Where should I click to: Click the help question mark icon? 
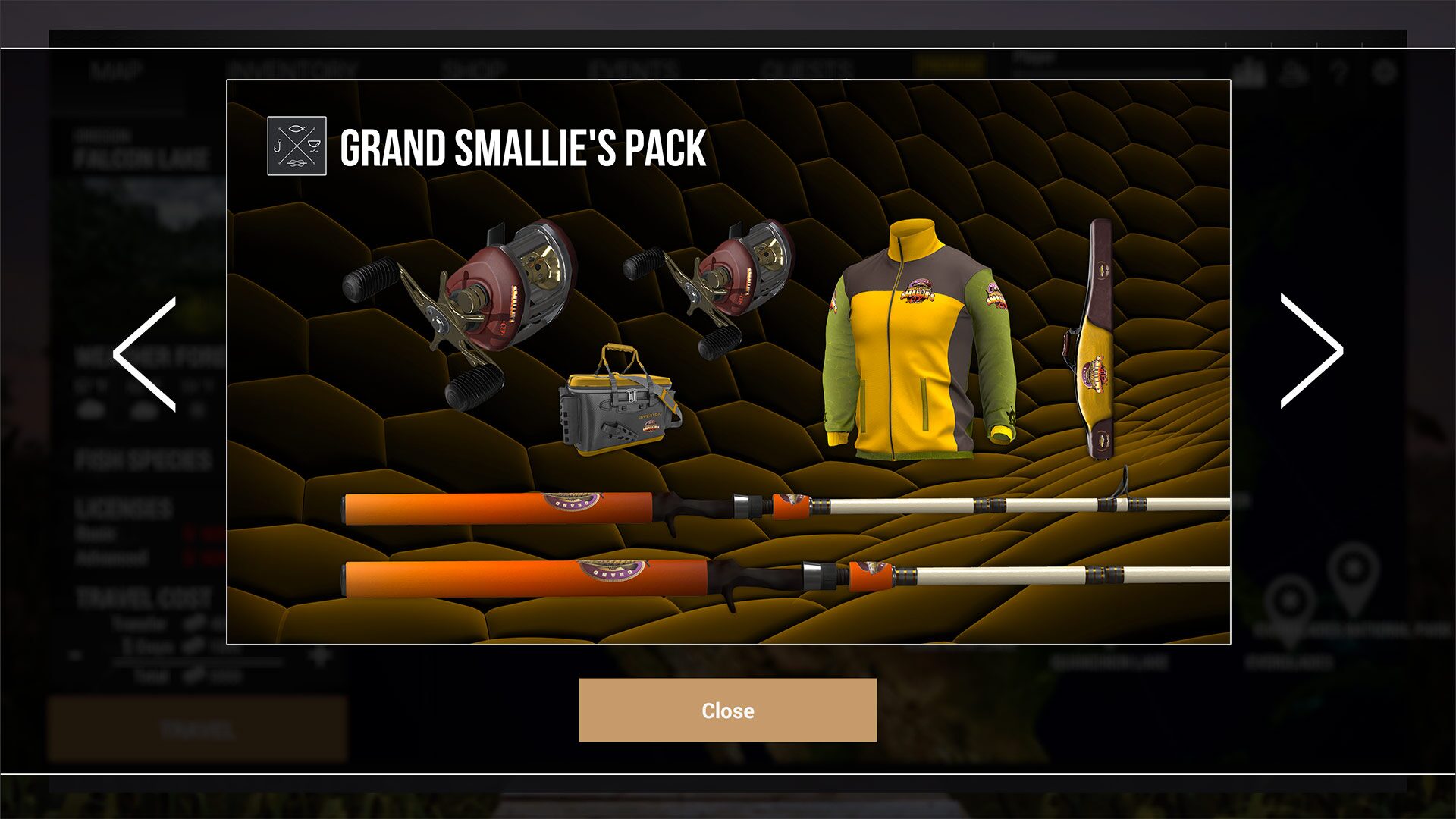[x=1336, y=72]
